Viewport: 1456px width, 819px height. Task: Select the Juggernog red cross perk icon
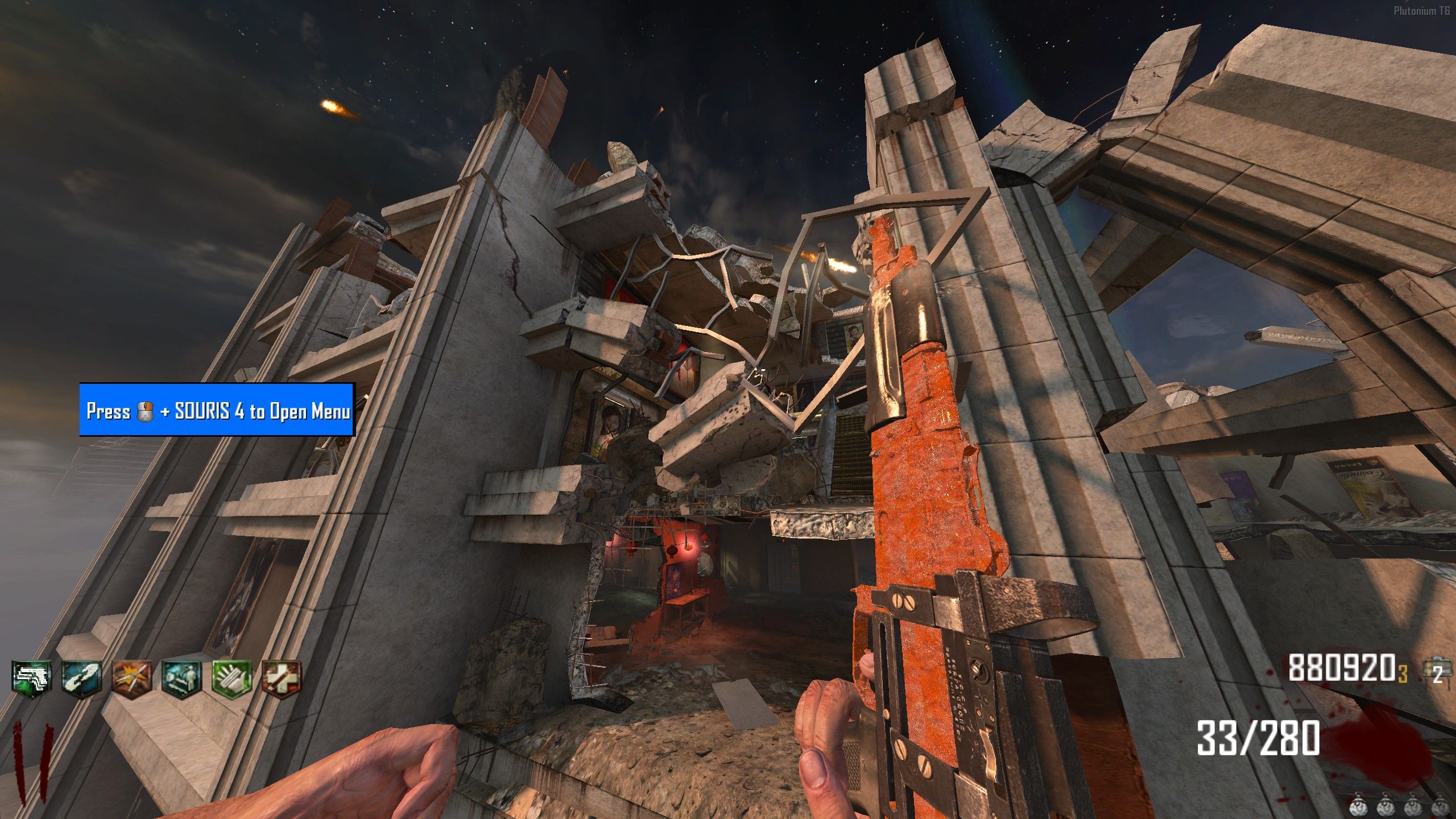tap(282, 679)
